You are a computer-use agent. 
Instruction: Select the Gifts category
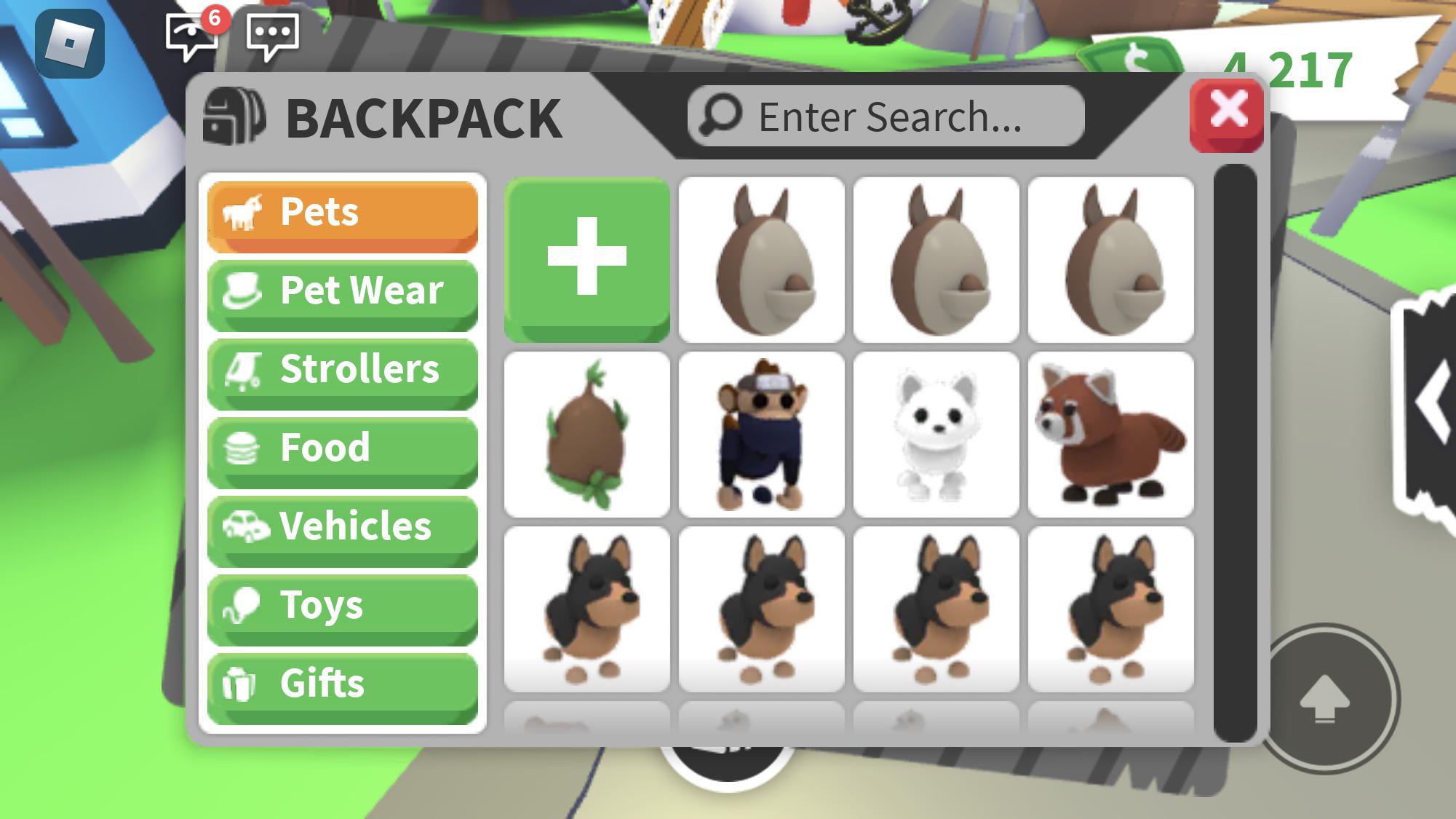pos(342,684)
